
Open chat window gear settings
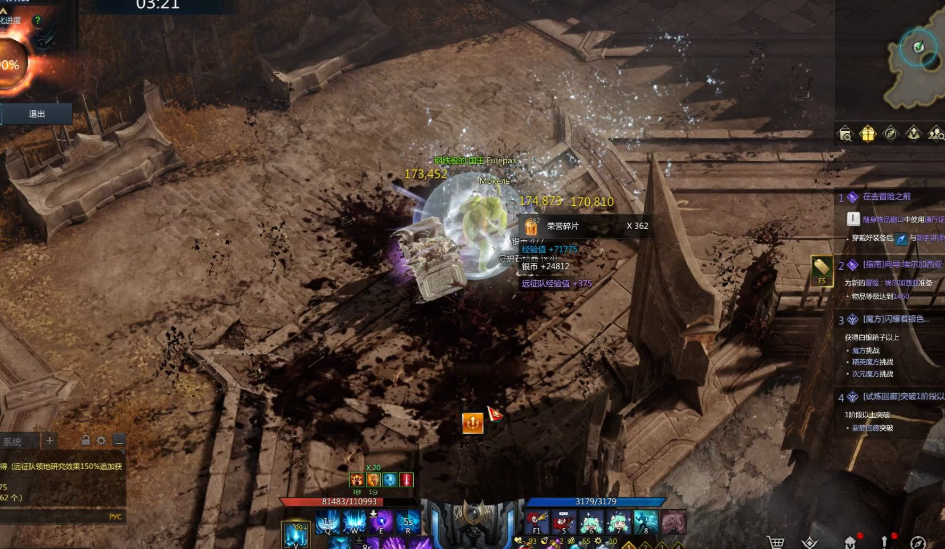coord(101,440)
